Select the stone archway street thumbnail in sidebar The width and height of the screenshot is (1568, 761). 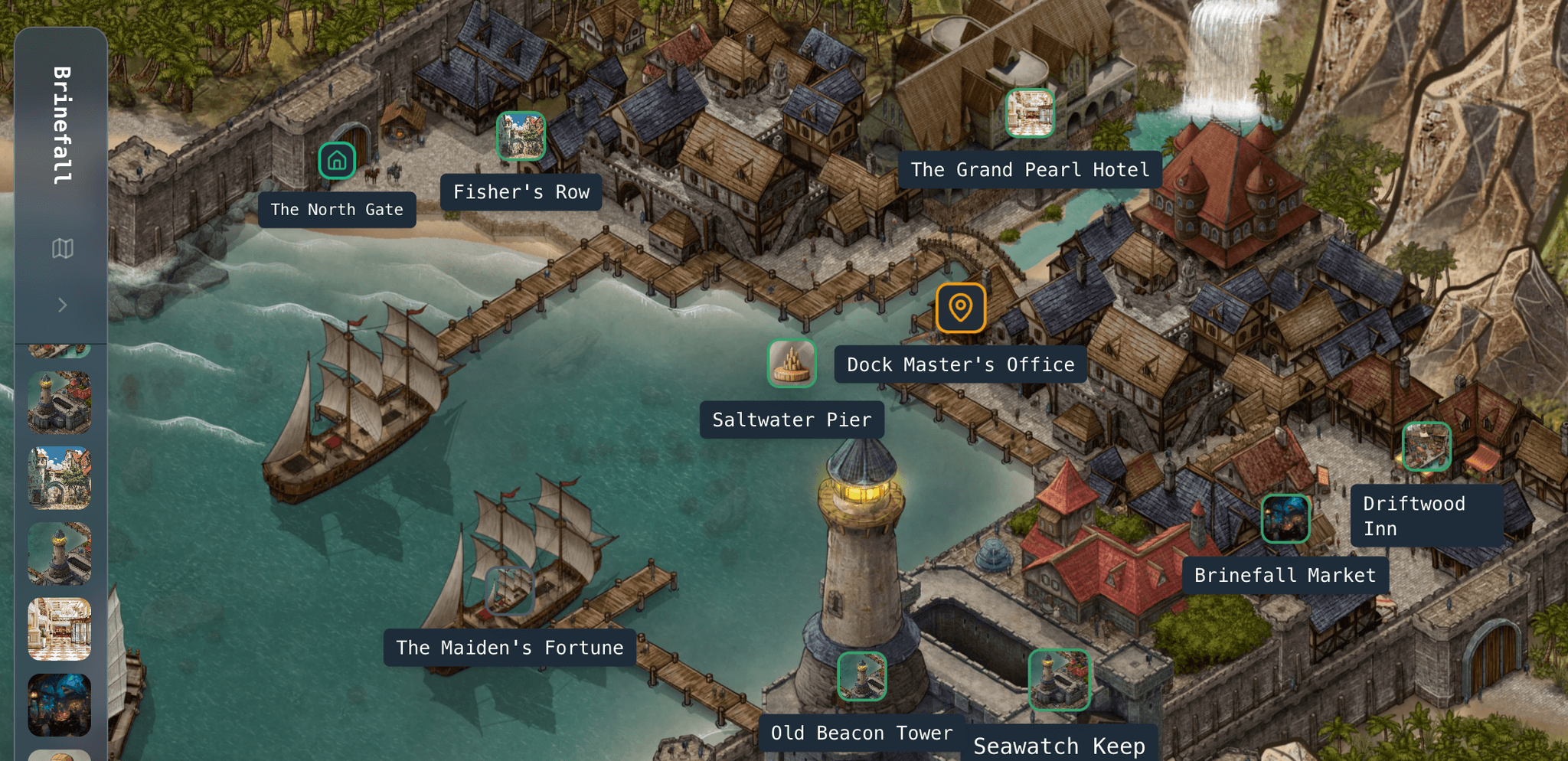[x=60, y=478]
